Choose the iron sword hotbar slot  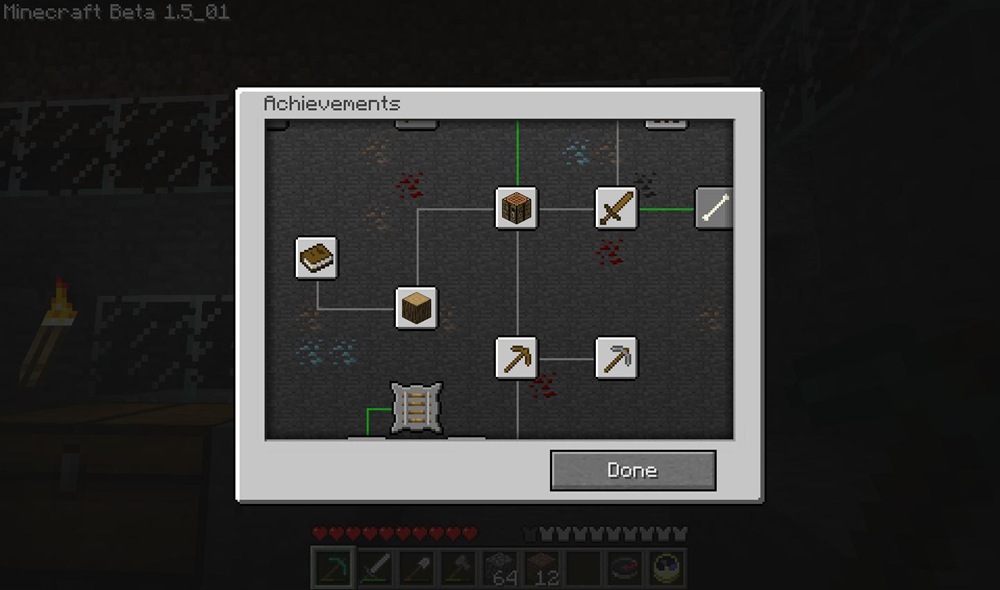(374, 568)
